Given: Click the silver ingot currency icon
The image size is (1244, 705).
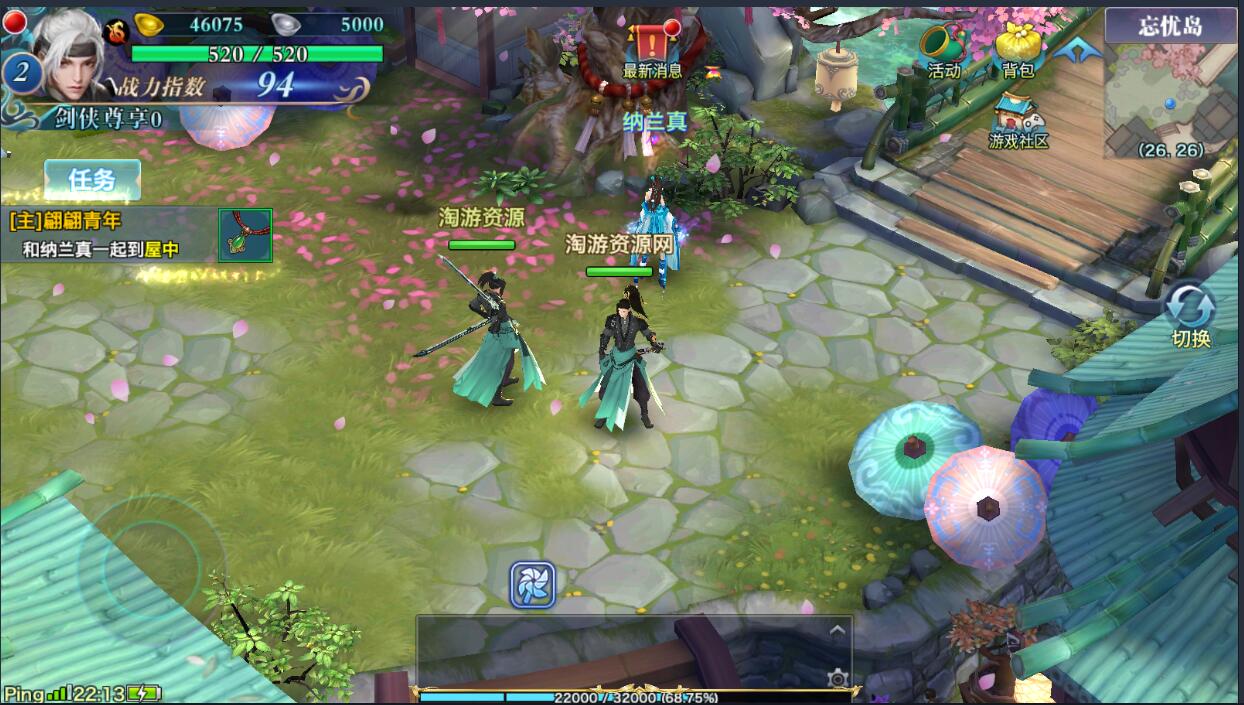Looking at the screenshot, I should pos(285,25).
